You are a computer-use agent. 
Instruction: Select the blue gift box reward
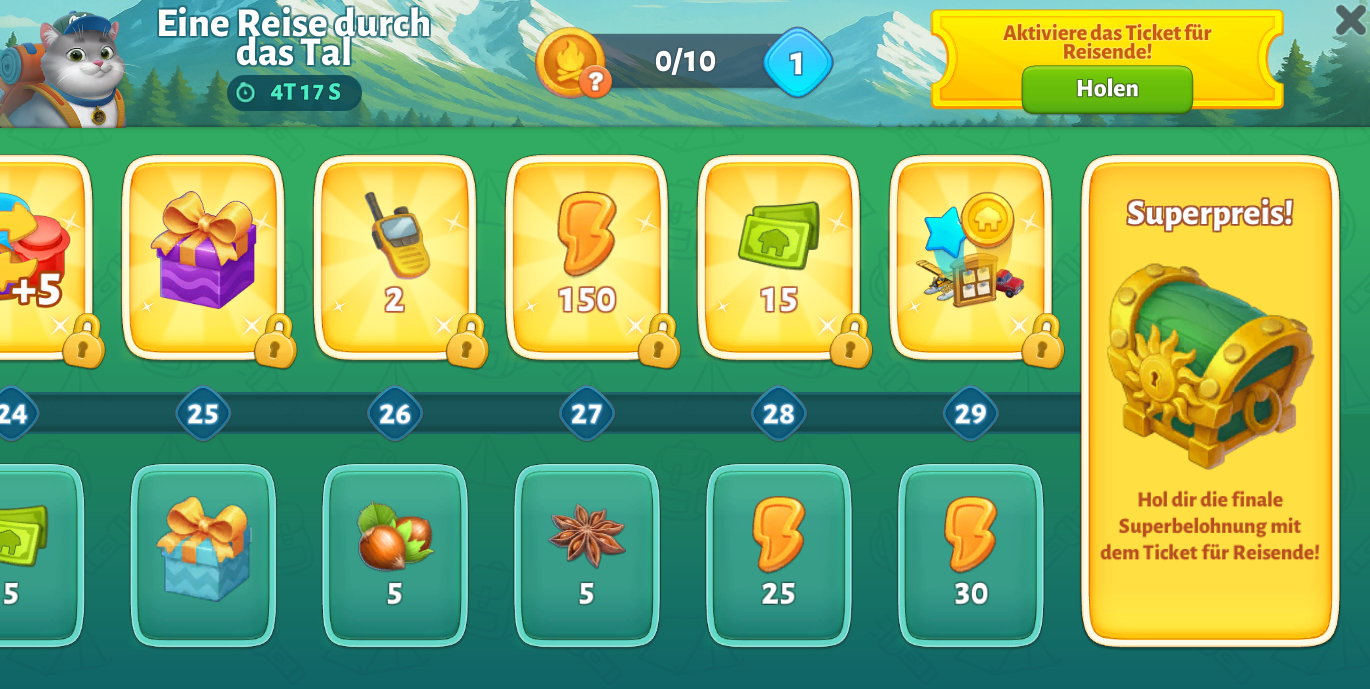(x=203, y=553)
